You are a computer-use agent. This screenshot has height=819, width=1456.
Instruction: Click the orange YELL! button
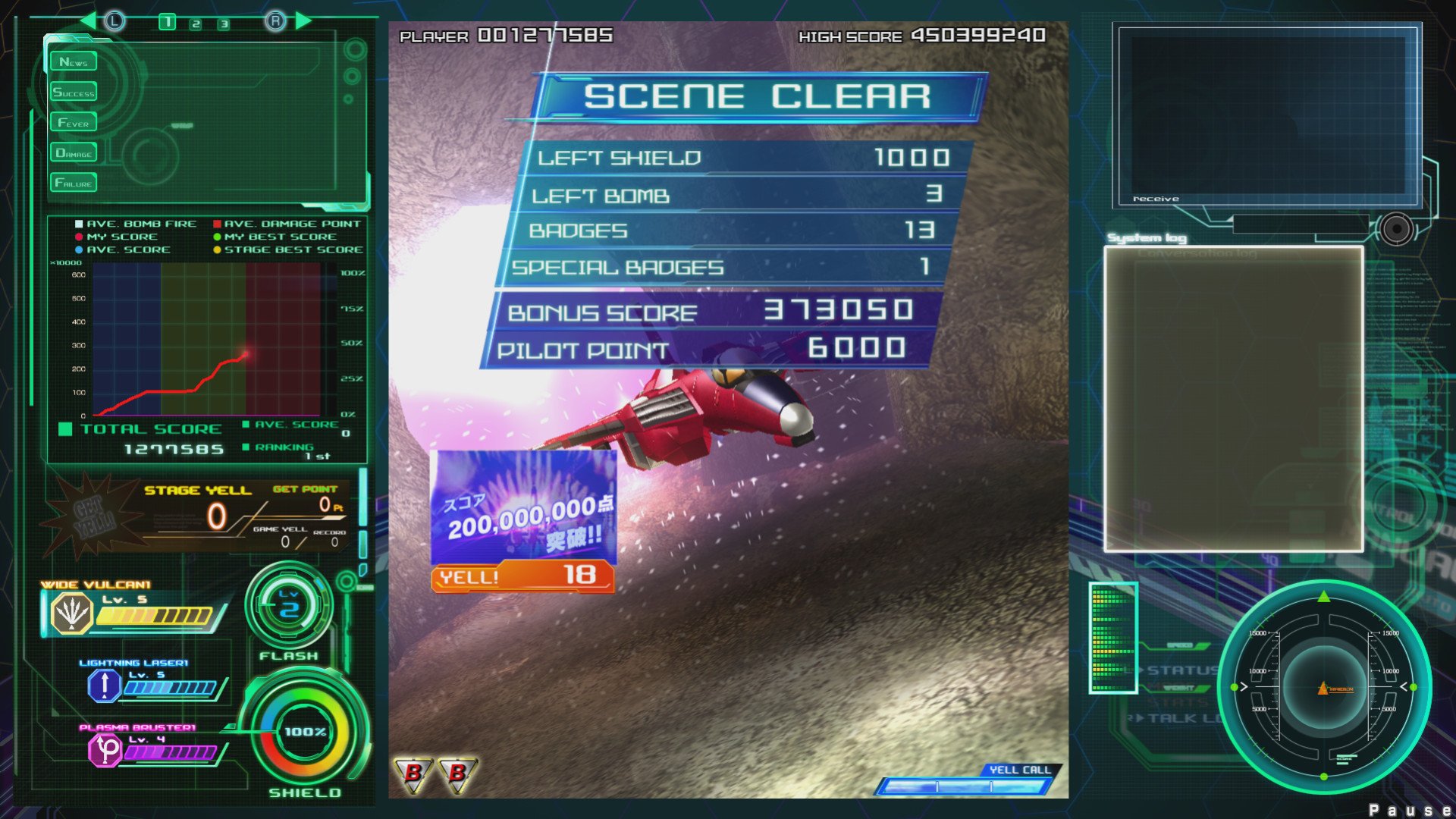click(x=522, y=576)
